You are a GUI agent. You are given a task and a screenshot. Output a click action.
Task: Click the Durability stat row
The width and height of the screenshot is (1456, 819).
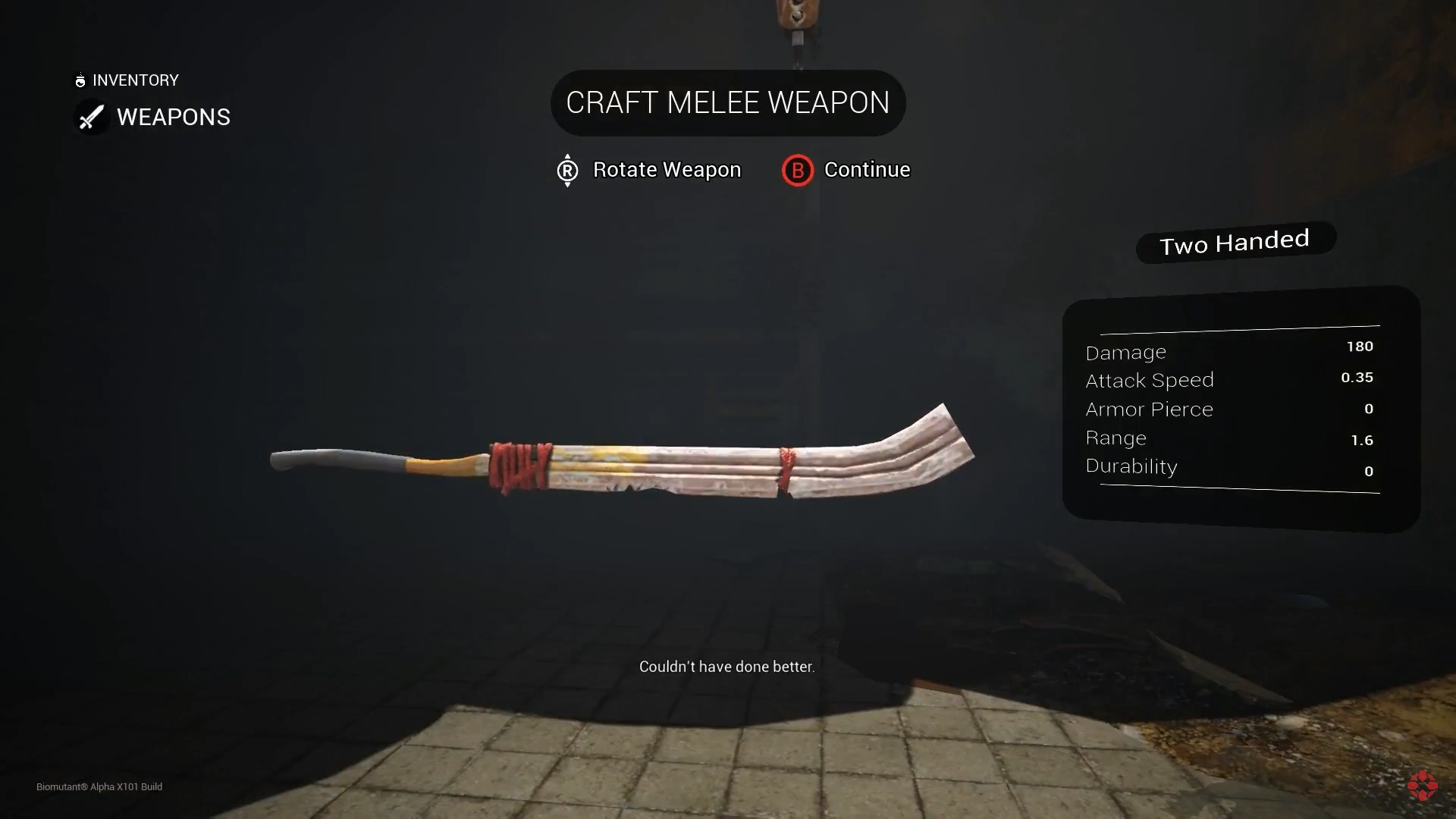point(1131,466)
